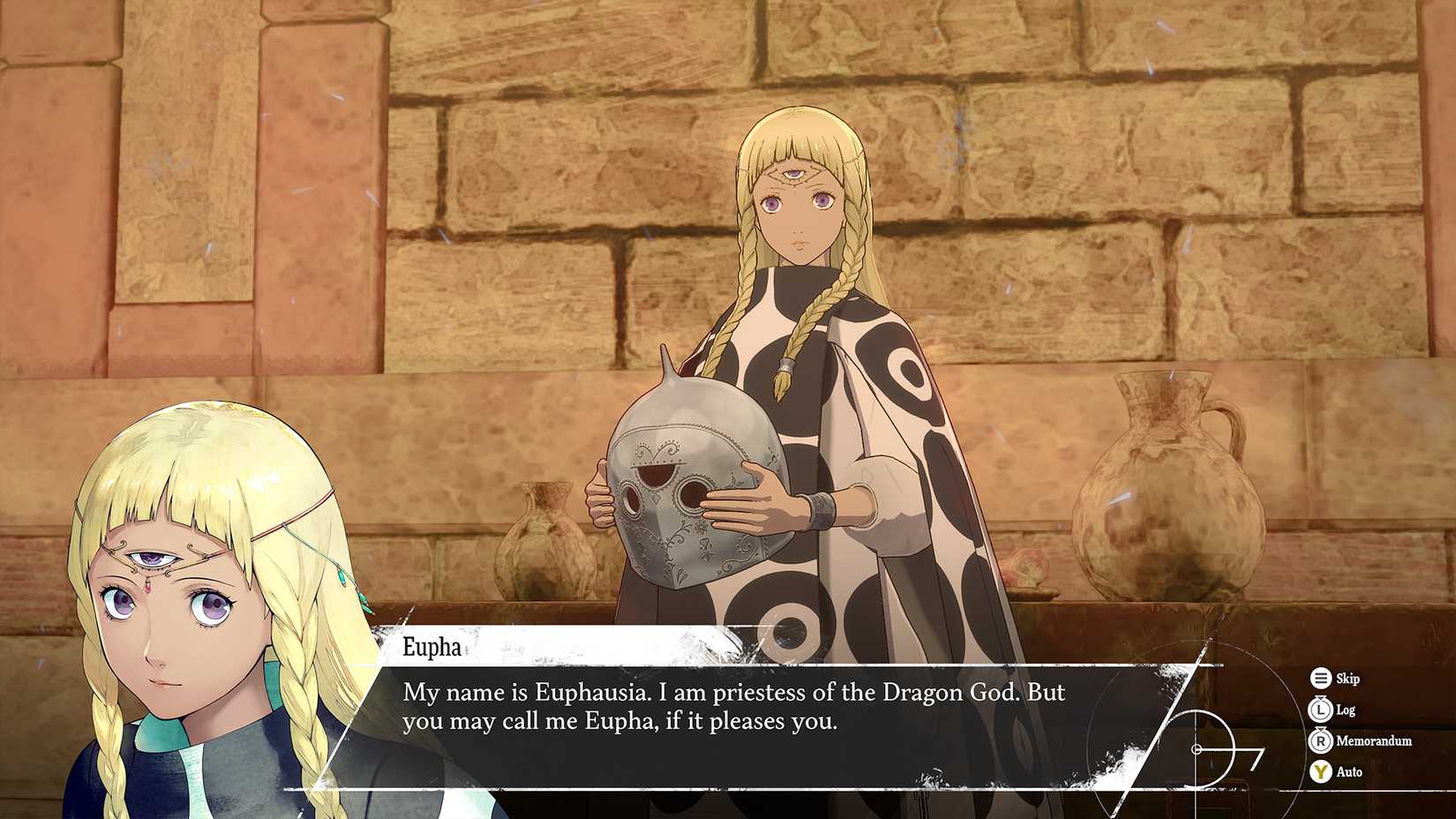The height and width of the screenshot is (819, 1456).
Task: Toggle Auto mode for dialogue playback
Action: pyautogui.click(x=1321, y=771)
